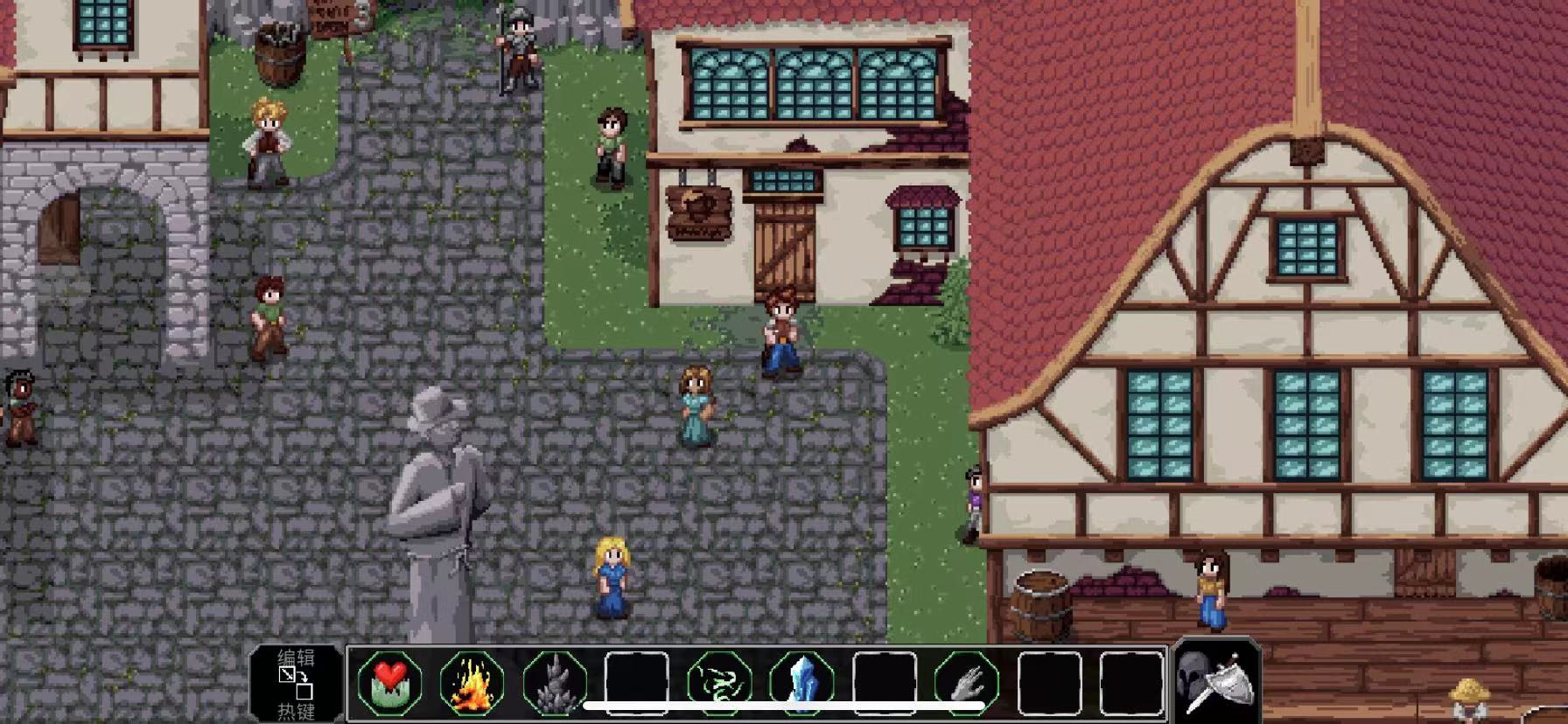
Task: Activate the red heart healing ability
Action: pos(389,682)
